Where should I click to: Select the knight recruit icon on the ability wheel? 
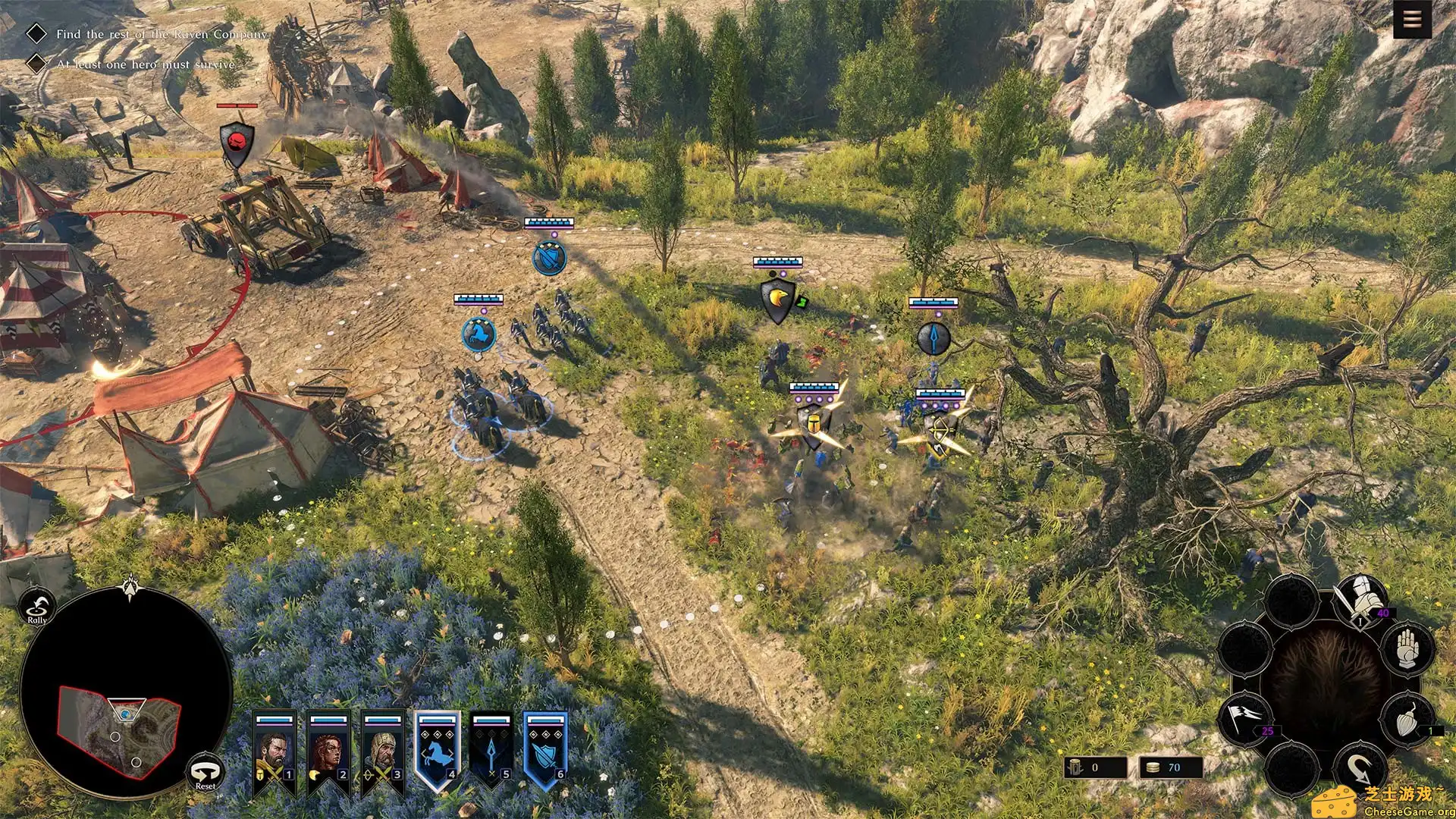point(1360,597)
